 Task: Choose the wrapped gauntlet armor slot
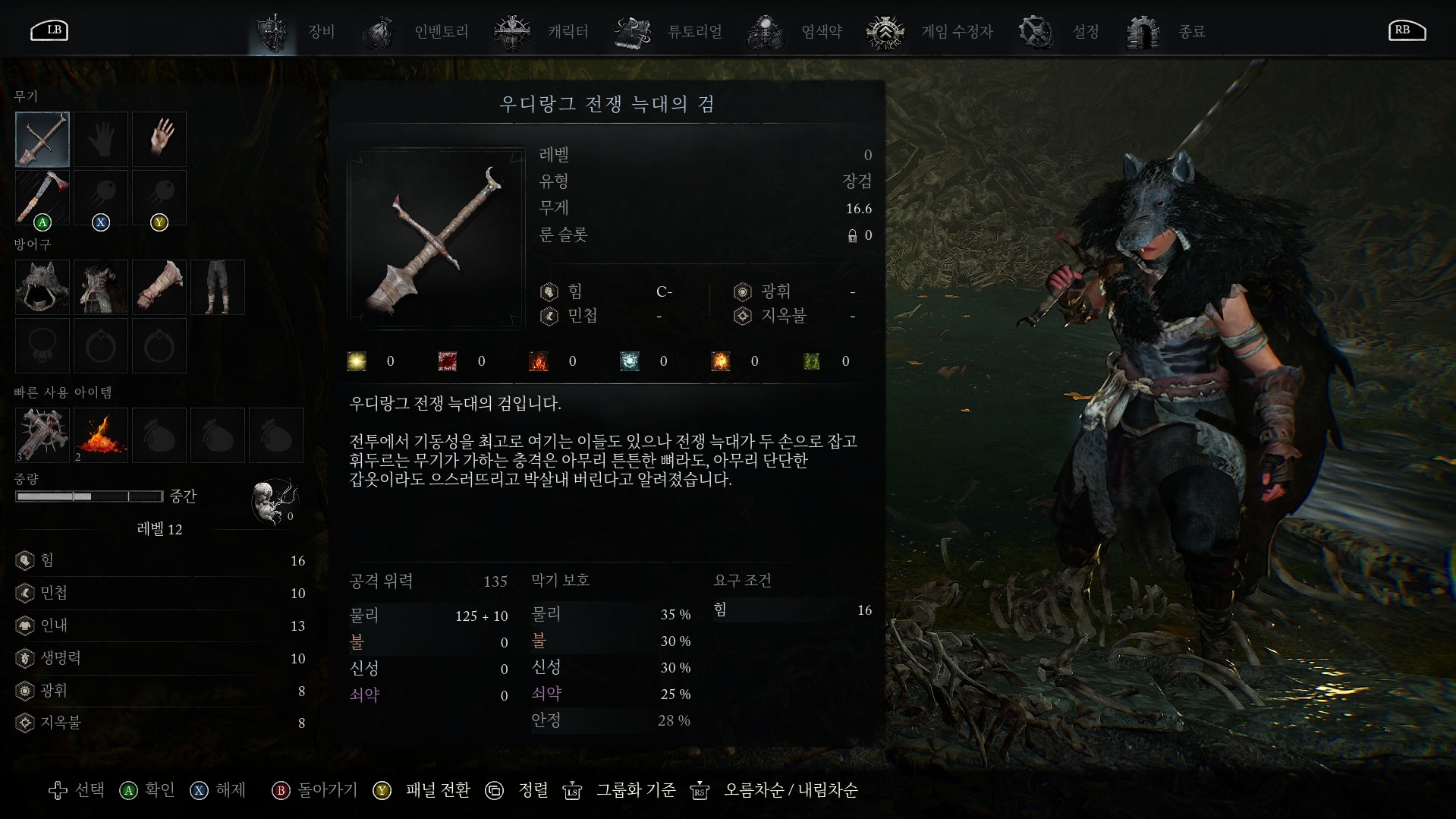pyautogui.click(x=159, y=287)
